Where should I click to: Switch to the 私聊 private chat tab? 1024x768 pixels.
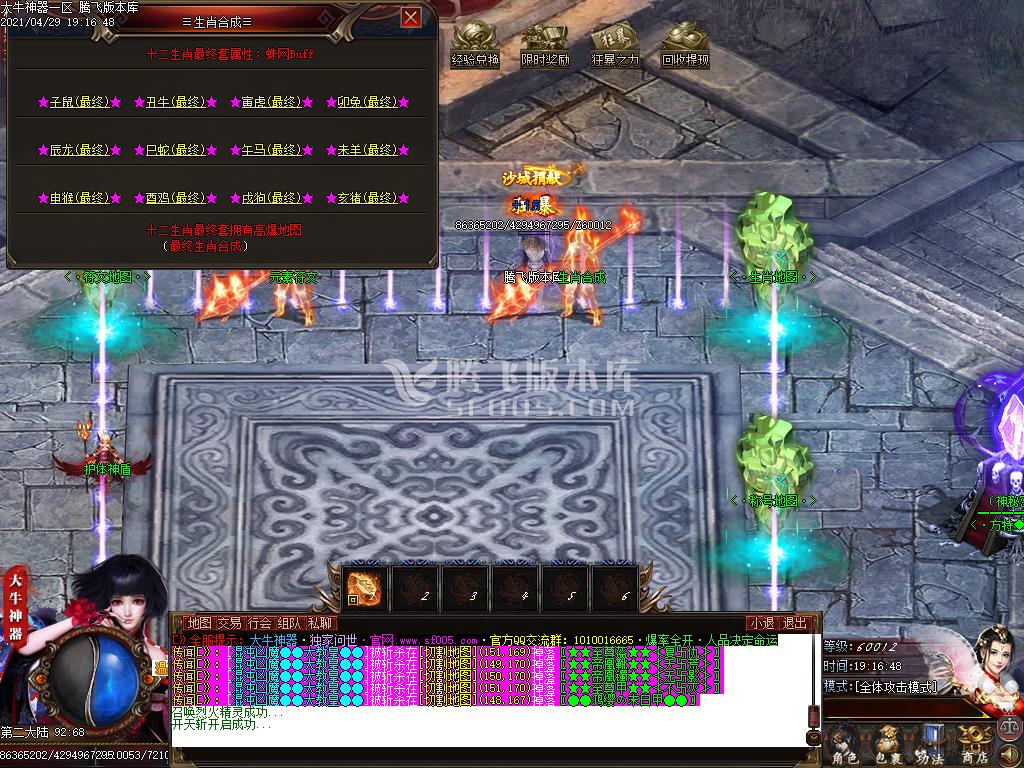[x=320, y=623]
